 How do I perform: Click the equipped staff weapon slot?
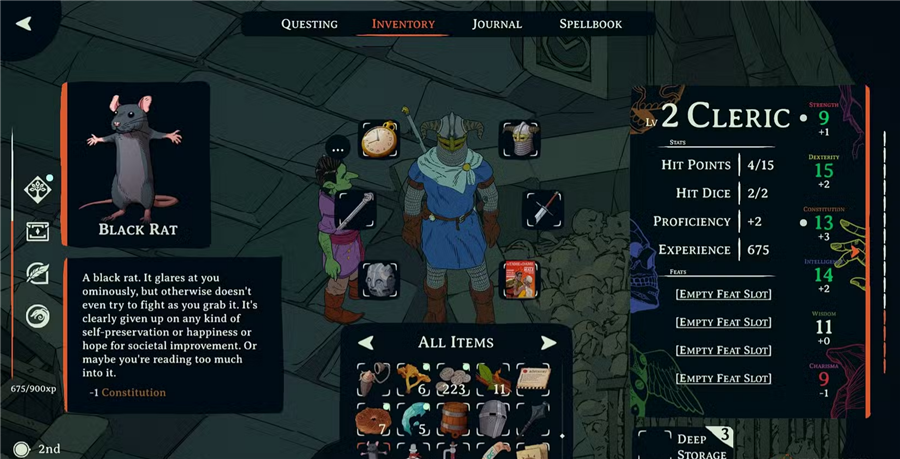point(356,210)
